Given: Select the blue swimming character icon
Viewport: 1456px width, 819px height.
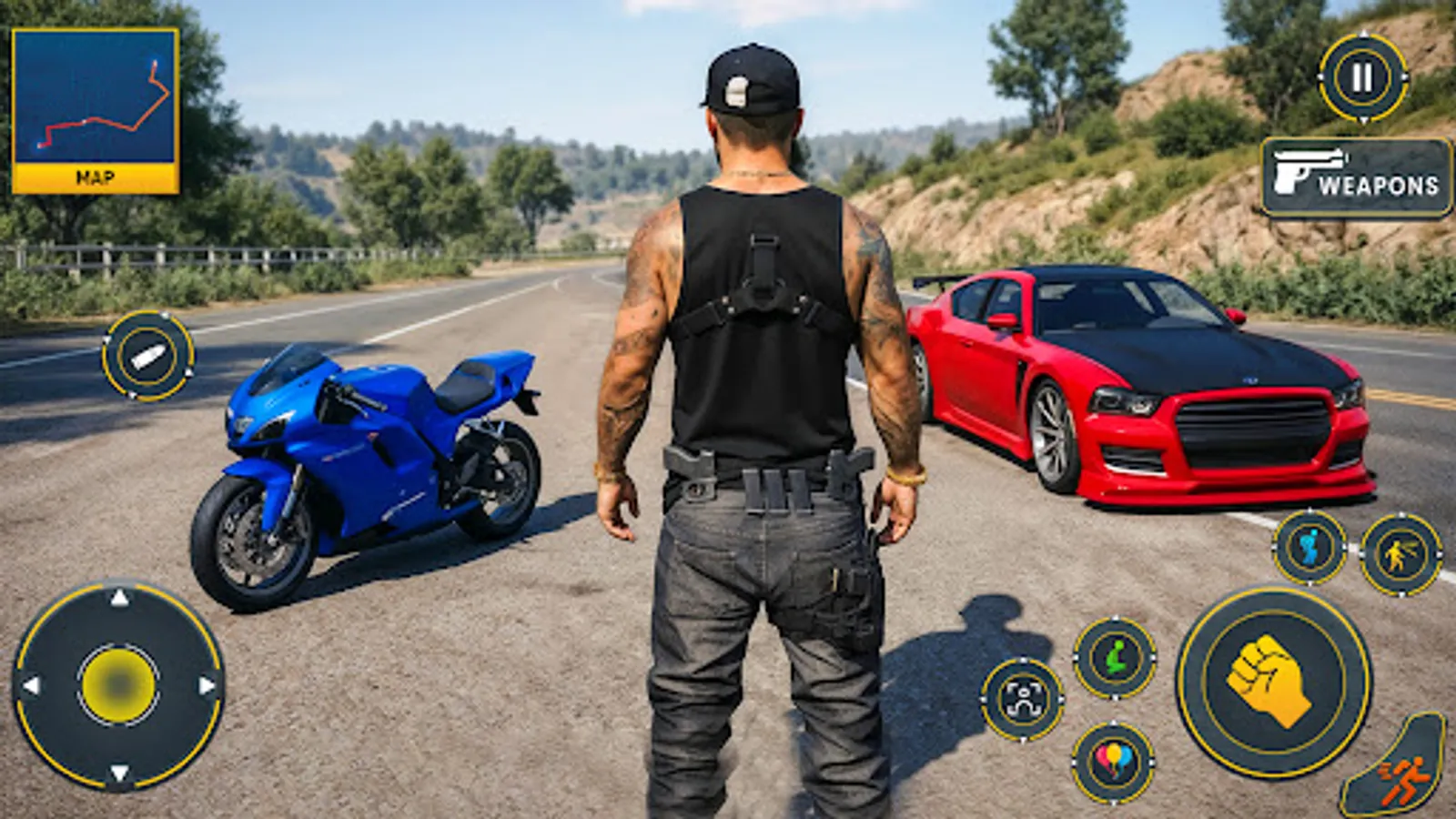Looking at the screenshot, I should click(1309, 548).
